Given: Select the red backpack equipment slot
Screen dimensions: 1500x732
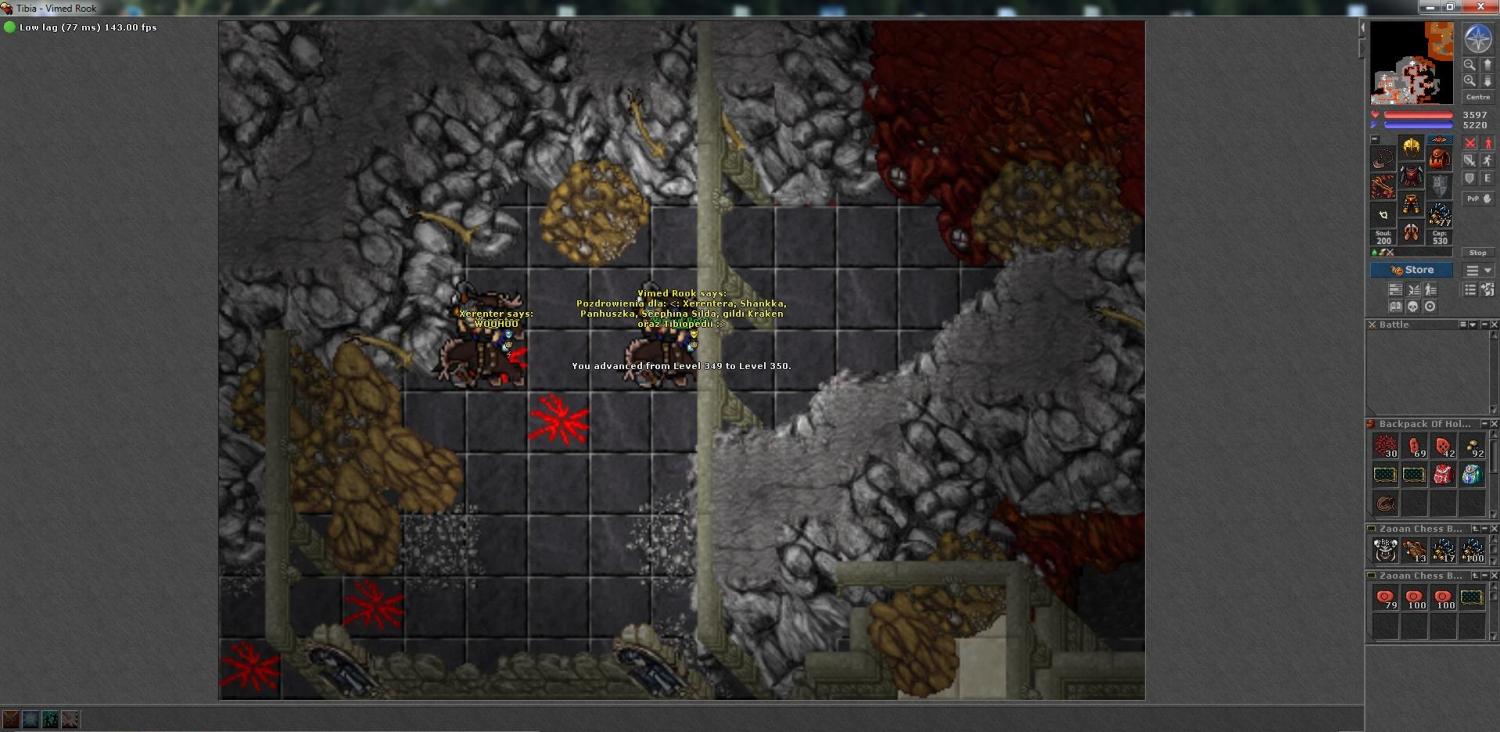Looking at the screenshot, I should click(x=1439, y=158).
